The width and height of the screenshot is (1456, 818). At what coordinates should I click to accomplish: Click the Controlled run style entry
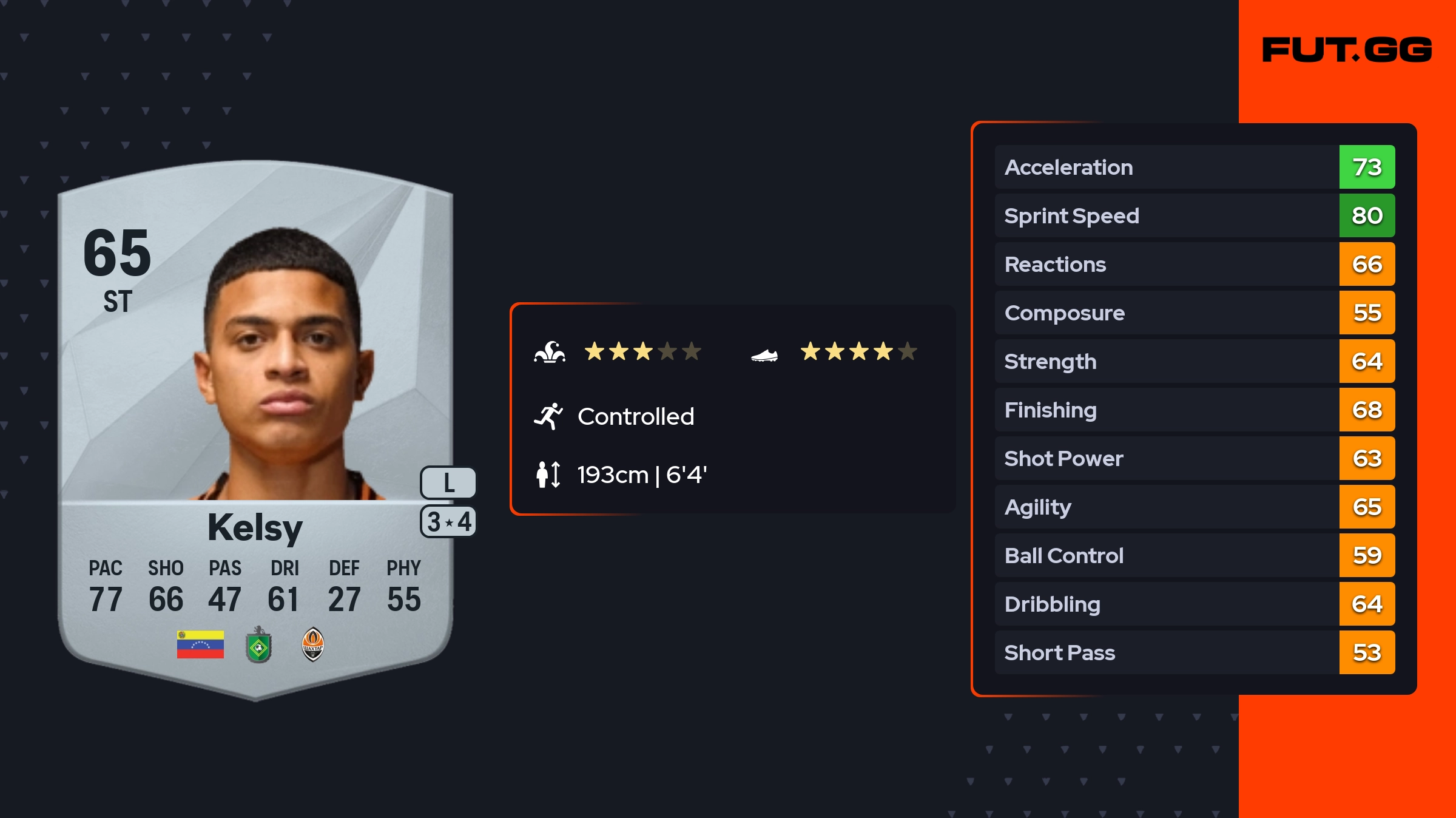(635, 417)
